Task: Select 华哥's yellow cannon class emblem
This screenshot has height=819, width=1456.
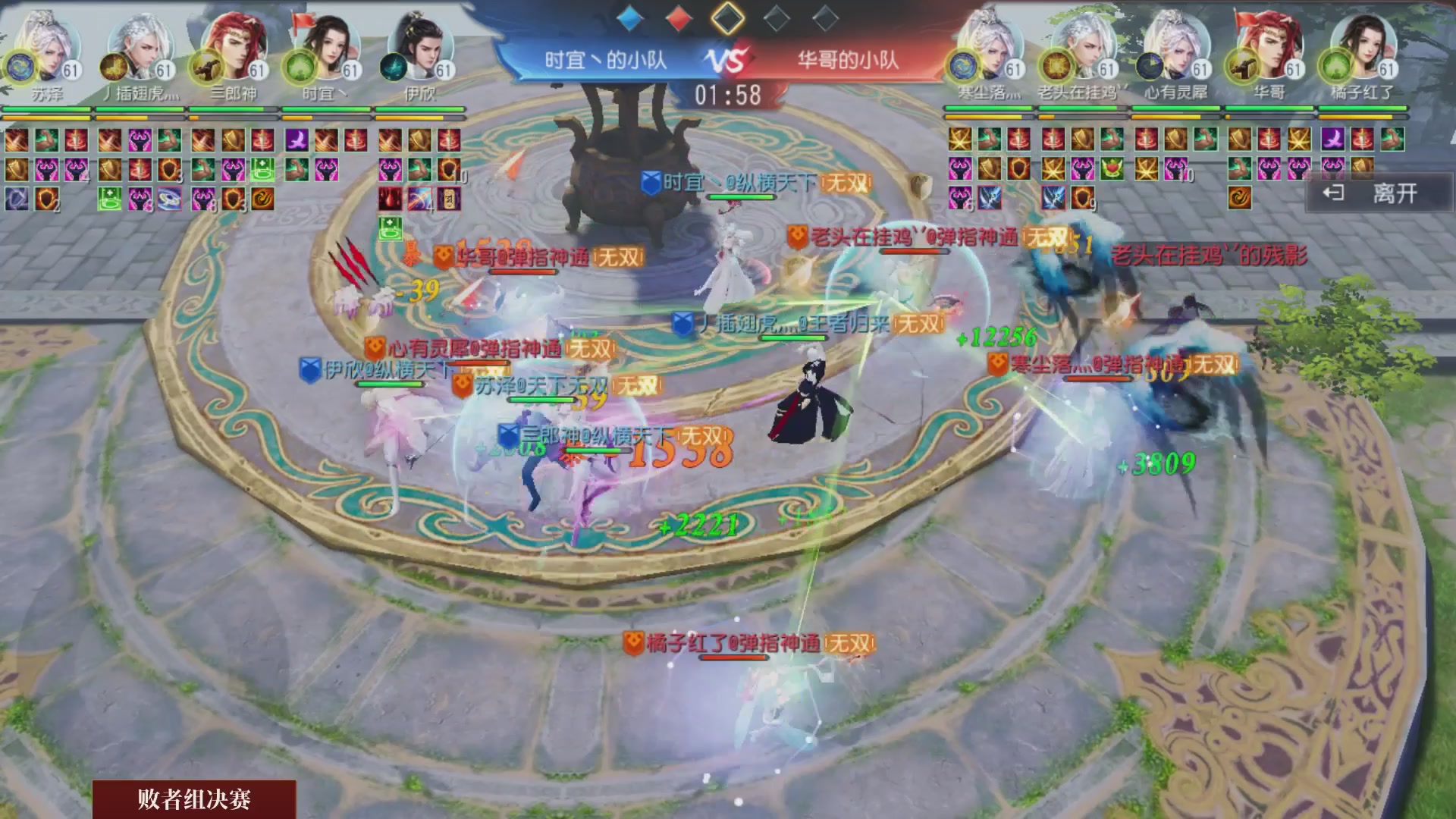Action: (x=1241, y=67)
